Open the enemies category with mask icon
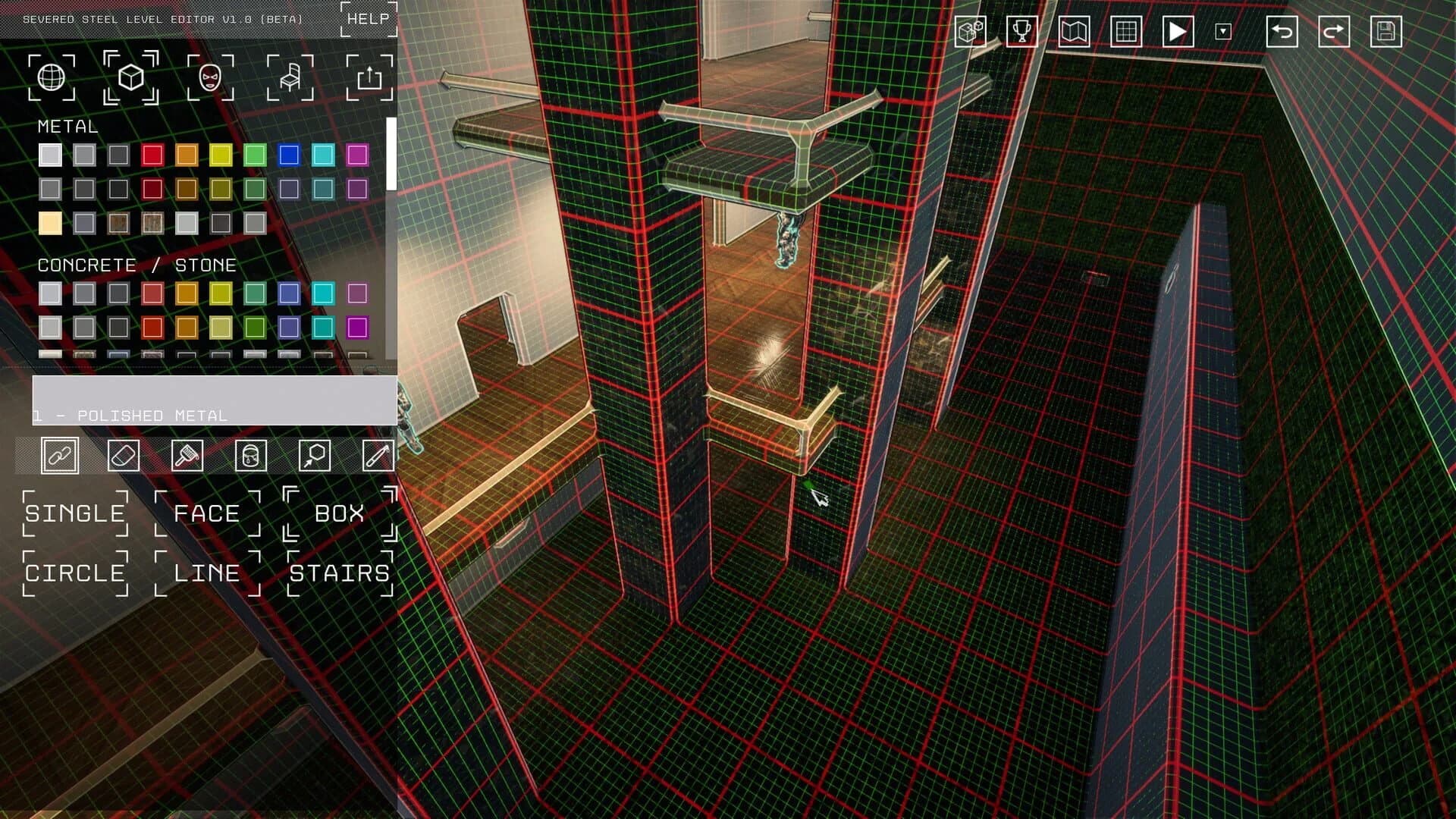 [210, 78]
